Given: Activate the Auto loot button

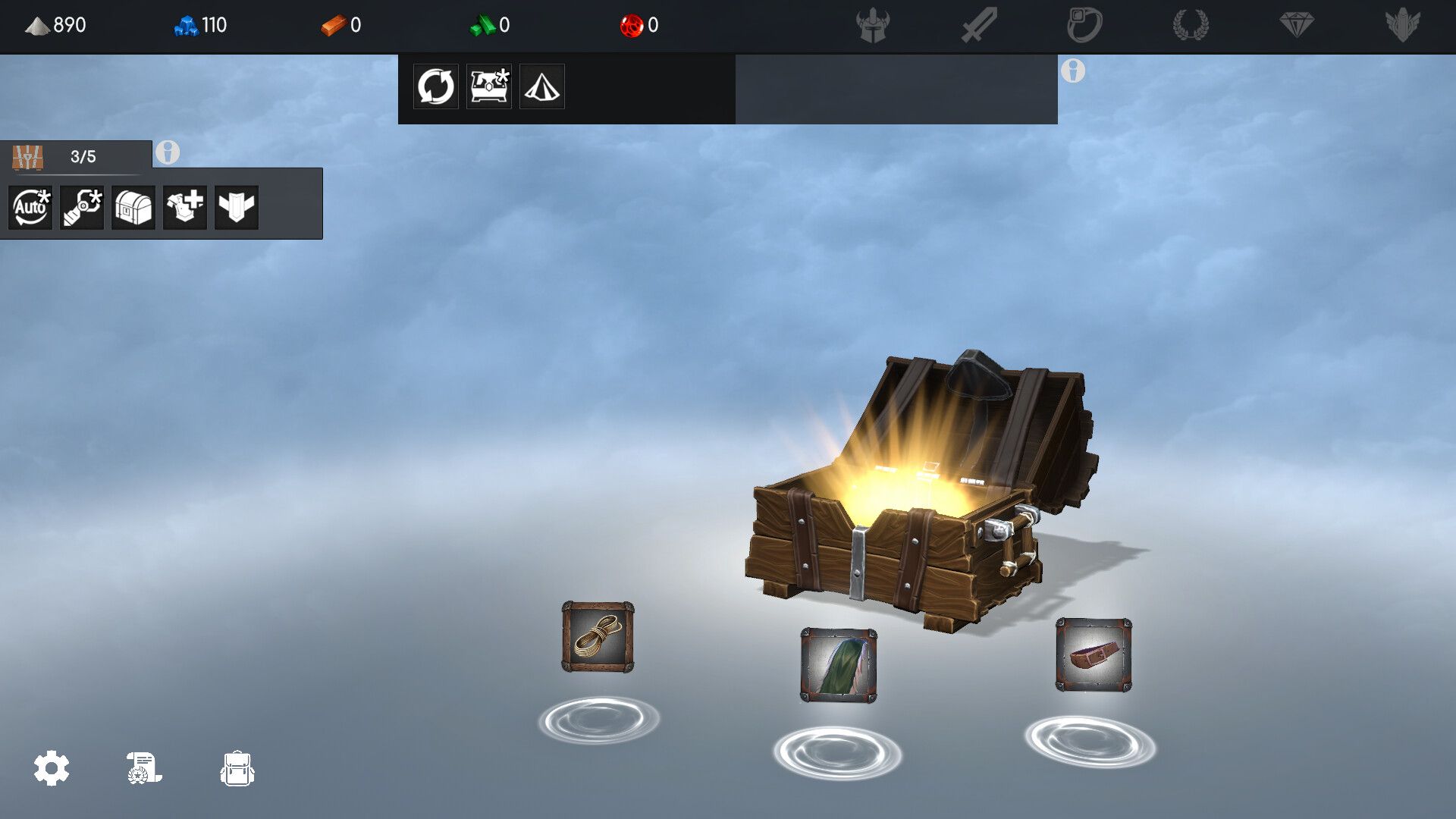Looking at the screenshot, I should (30, 207).
